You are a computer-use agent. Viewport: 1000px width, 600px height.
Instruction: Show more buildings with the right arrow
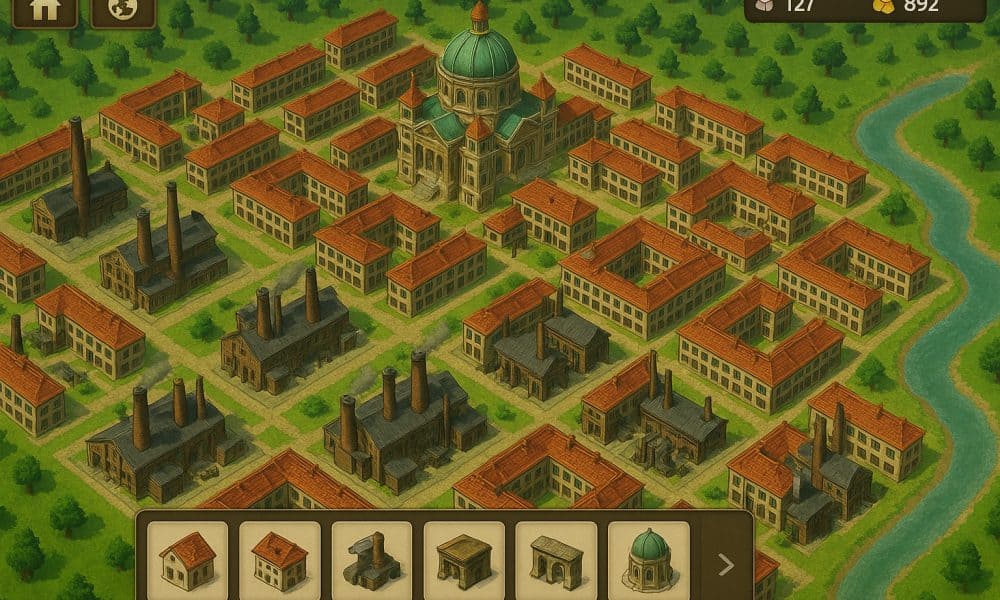[727, 565]
